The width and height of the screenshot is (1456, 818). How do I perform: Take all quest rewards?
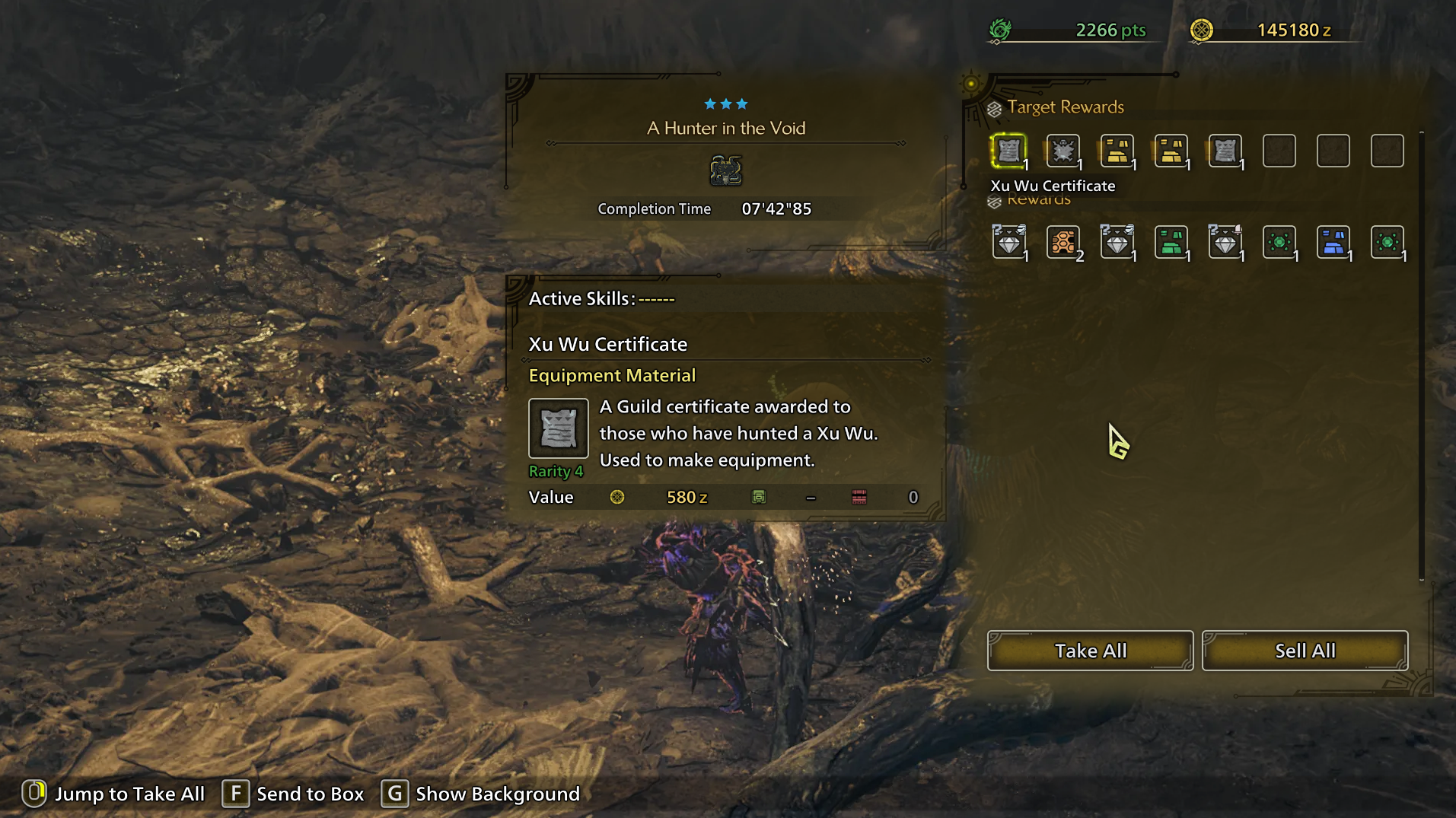coord(1090,651)
